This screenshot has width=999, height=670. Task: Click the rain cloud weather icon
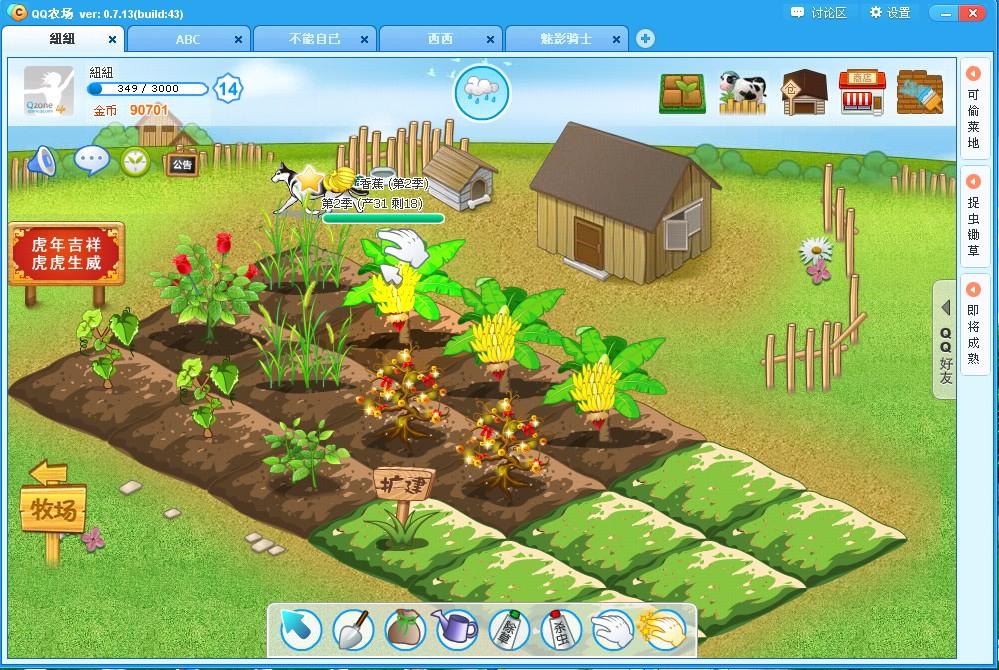[482, 91]
